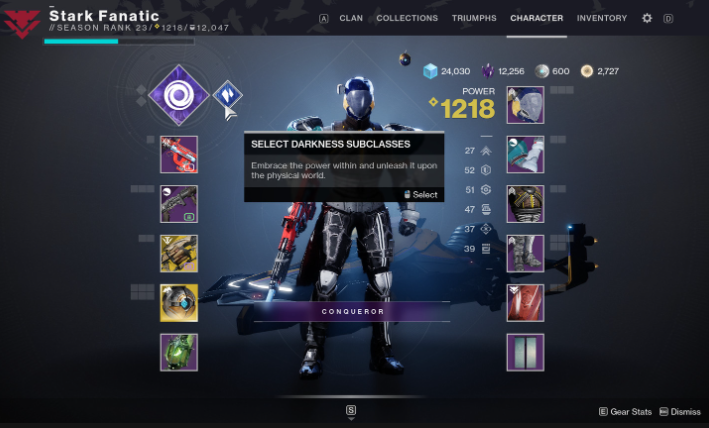This screenshot has height=428, width=709.
Task: Open settings with the gear icon
Action: click(647, 18)
